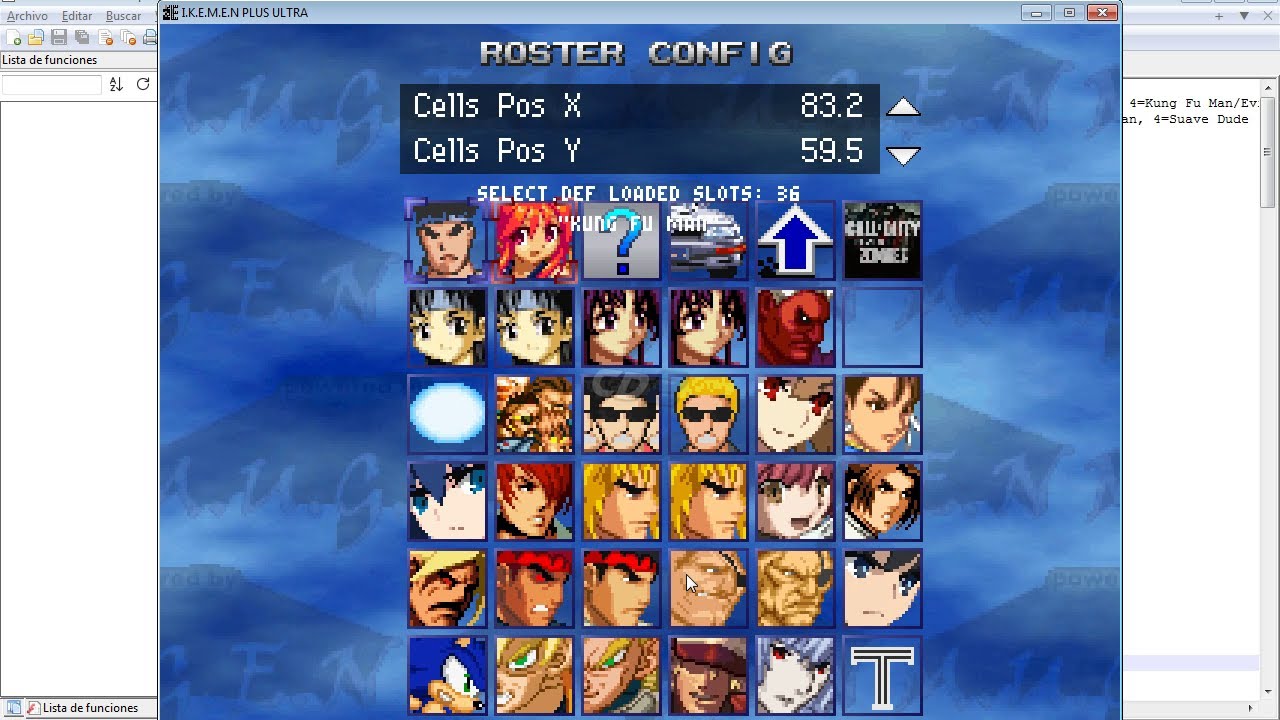Select the pink-haired girl in the top row
Screen dimensions: 1280x720
click(x=534, y=241)
